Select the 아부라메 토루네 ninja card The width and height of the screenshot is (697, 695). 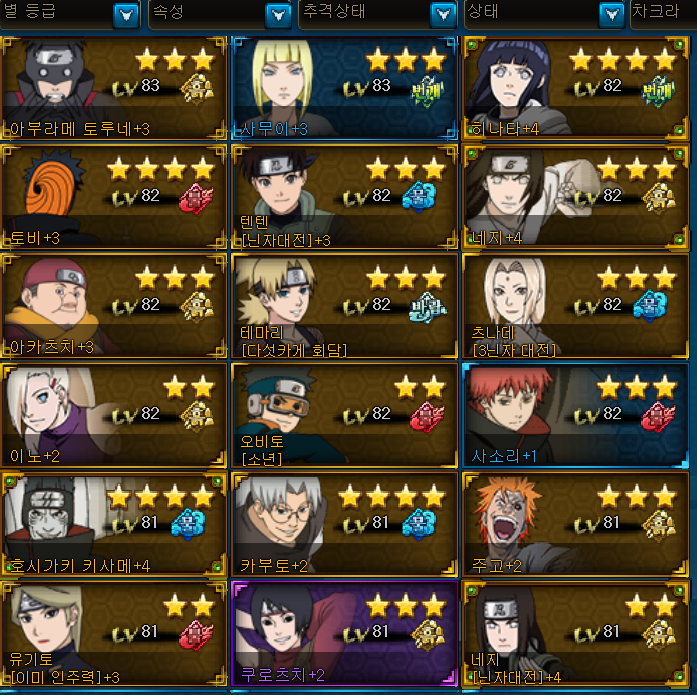click(x=115, y=90)
